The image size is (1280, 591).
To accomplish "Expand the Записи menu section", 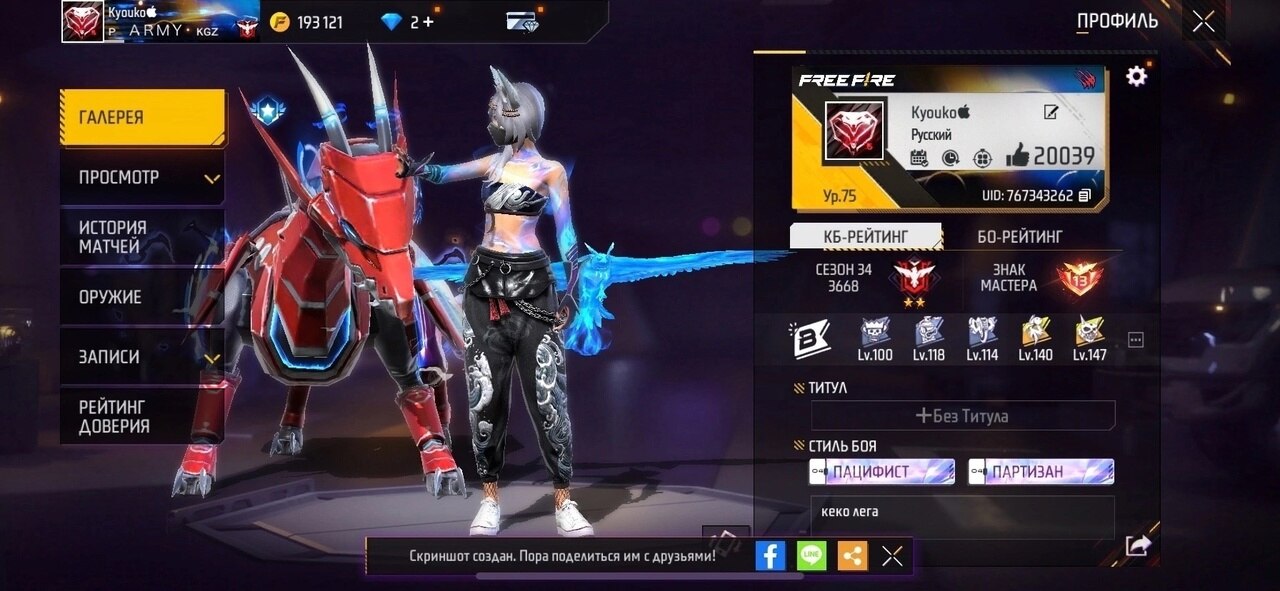I will (x=142, y=357).
